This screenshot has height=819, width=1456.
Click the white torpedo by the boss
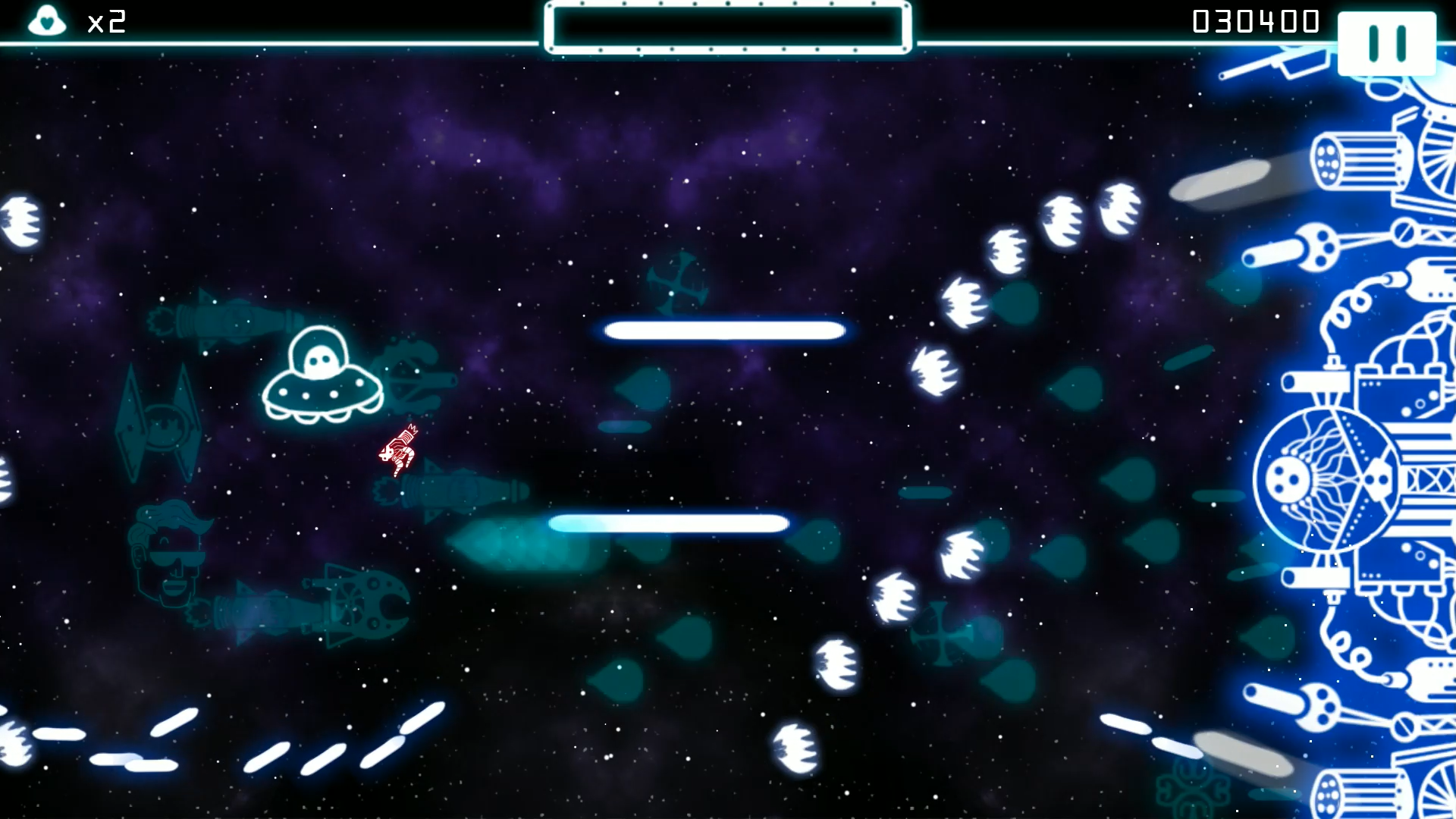coord(1221,182)
